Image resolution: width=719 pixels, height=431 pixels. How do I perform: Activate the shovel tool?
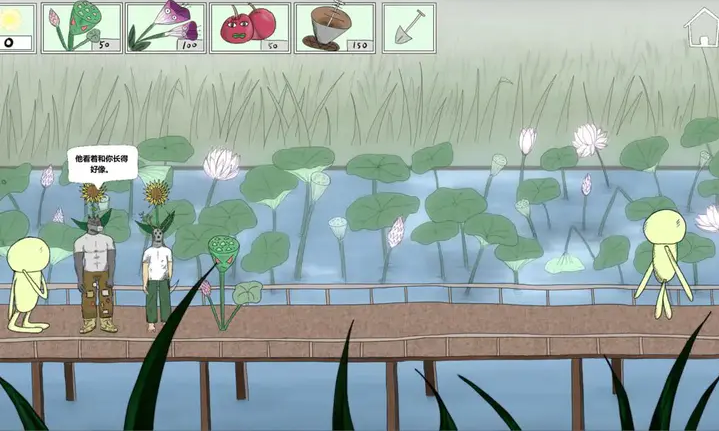tap(408, 27)
